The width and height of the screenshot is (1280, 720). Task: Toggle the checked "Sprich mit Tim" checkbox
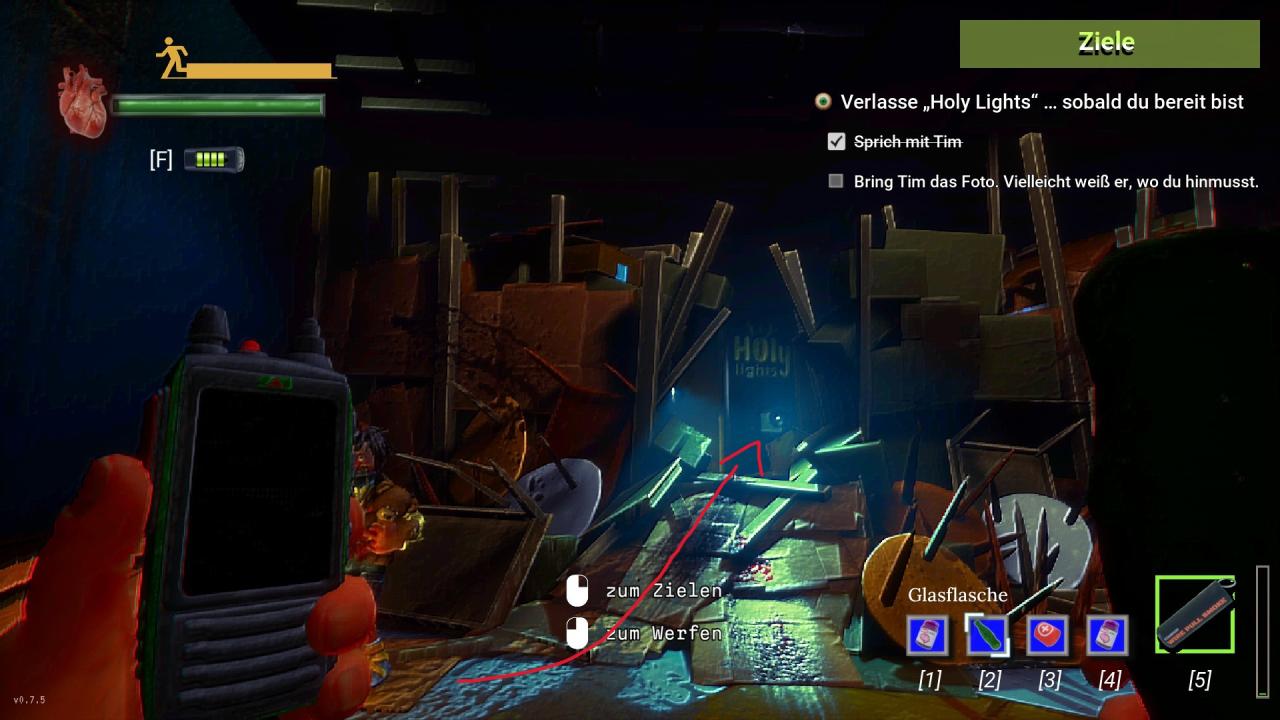click(x=837, y=142)
